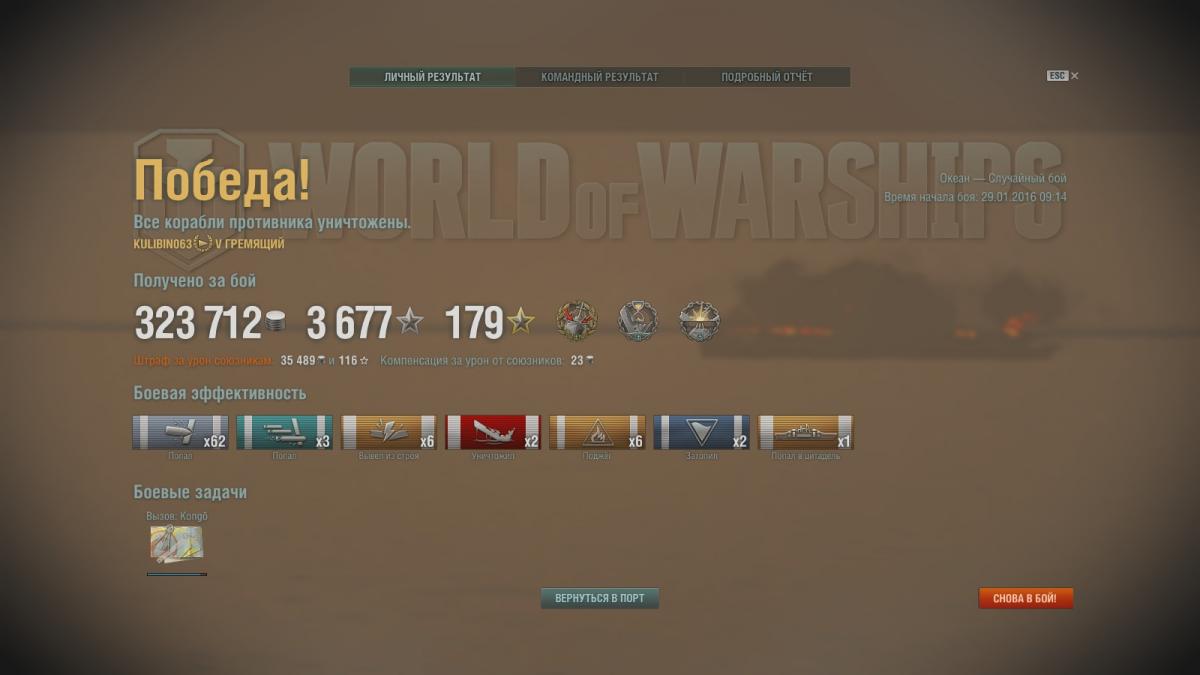Click the Вернуться в порт button
The height and width of the screenshot is (675, 1200).
pyautogui.click(x=600, y=598)
